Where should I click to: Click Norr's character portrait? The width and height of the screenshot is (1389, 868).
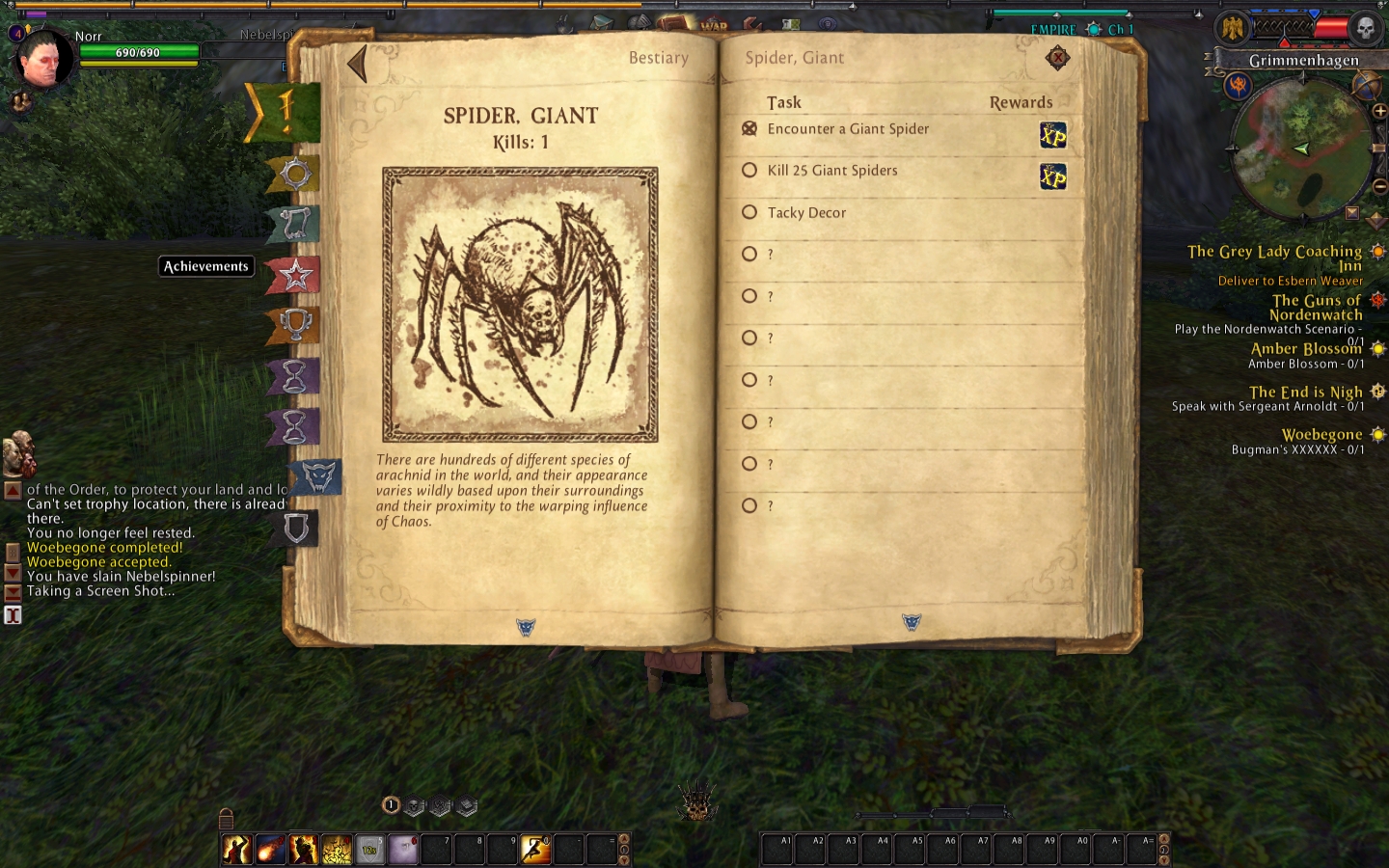[x=45, y=60]
